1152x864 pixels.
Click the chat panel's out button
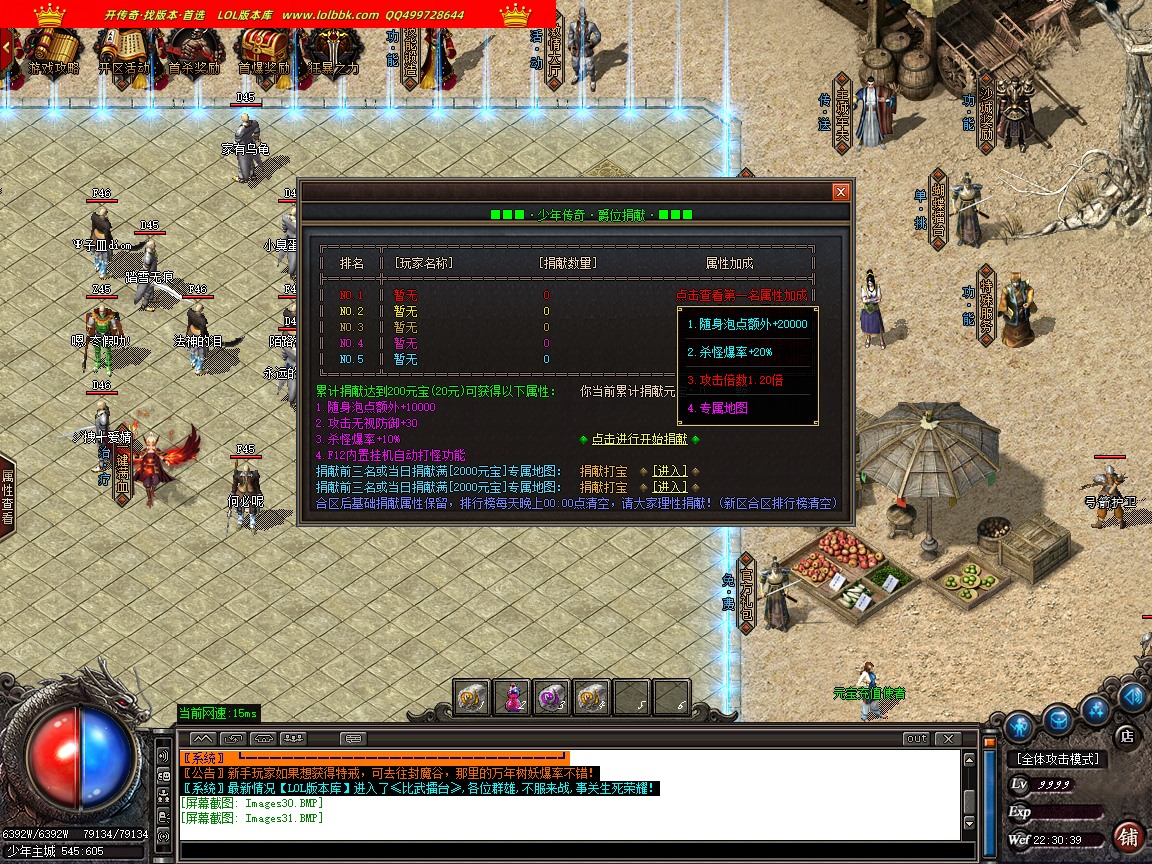916,739
